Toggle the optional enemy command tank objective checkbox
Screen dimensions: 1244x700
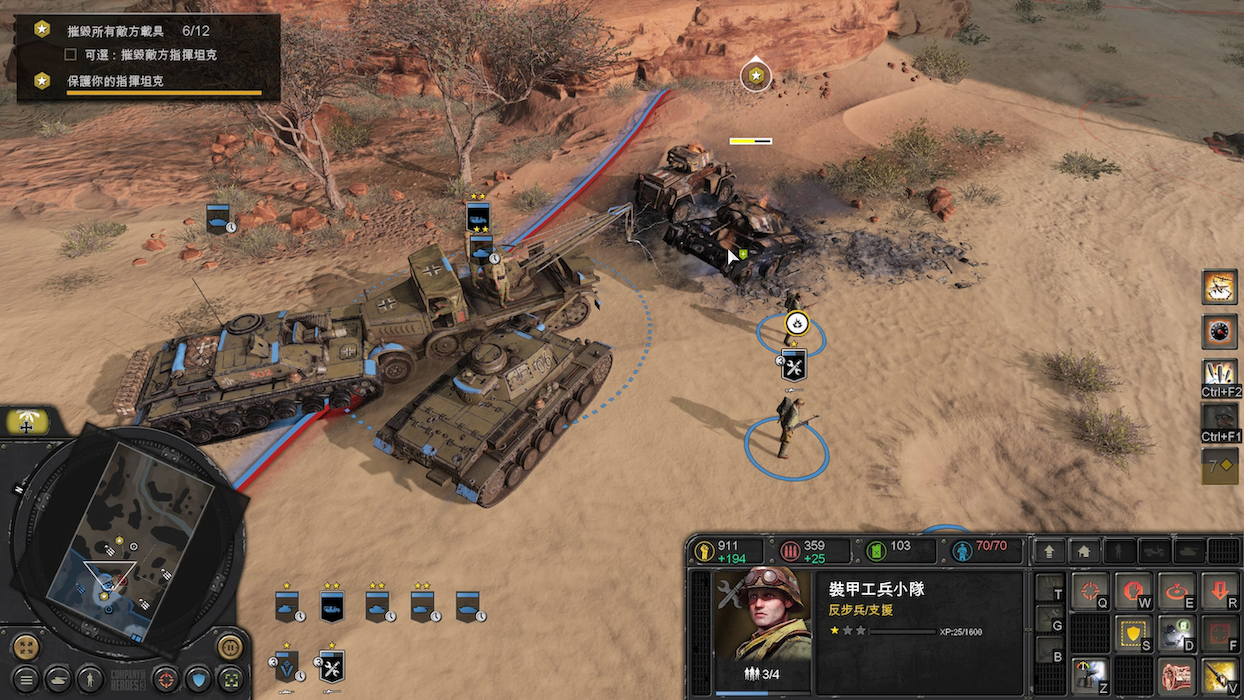(71, 54)
